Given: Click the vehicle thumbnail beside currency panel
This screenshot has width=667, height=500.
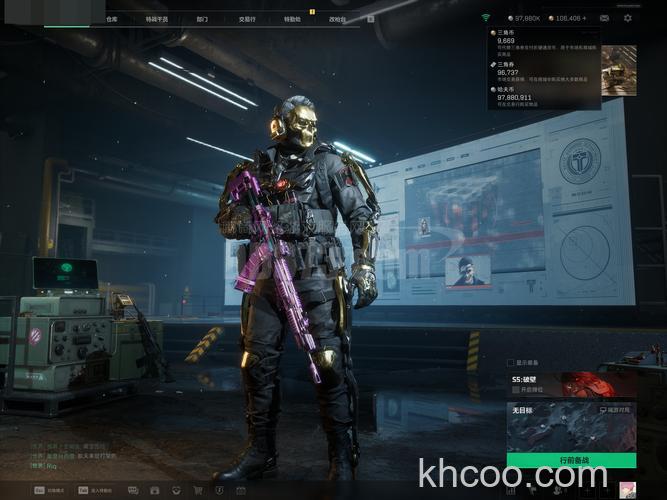Looking at the screenshot, I should tap(619, 77).
